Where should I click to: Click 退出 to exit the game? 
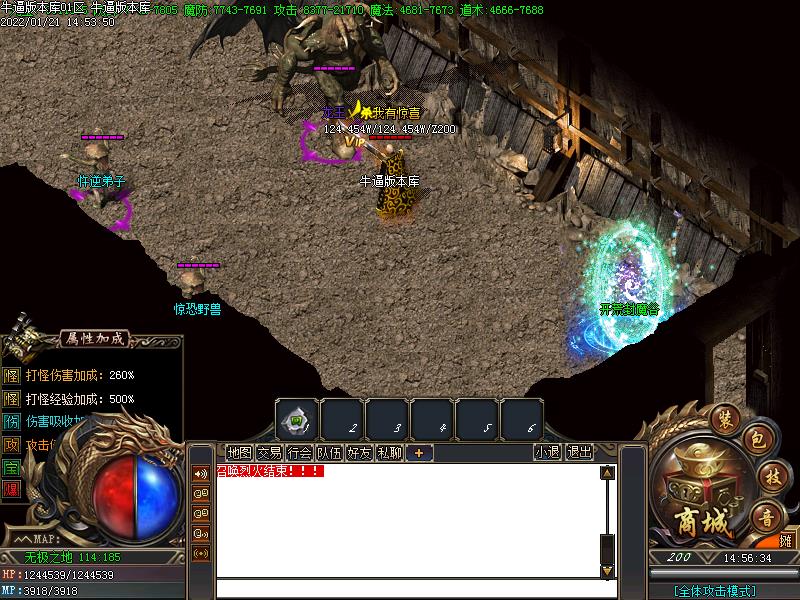click(579, 453)
